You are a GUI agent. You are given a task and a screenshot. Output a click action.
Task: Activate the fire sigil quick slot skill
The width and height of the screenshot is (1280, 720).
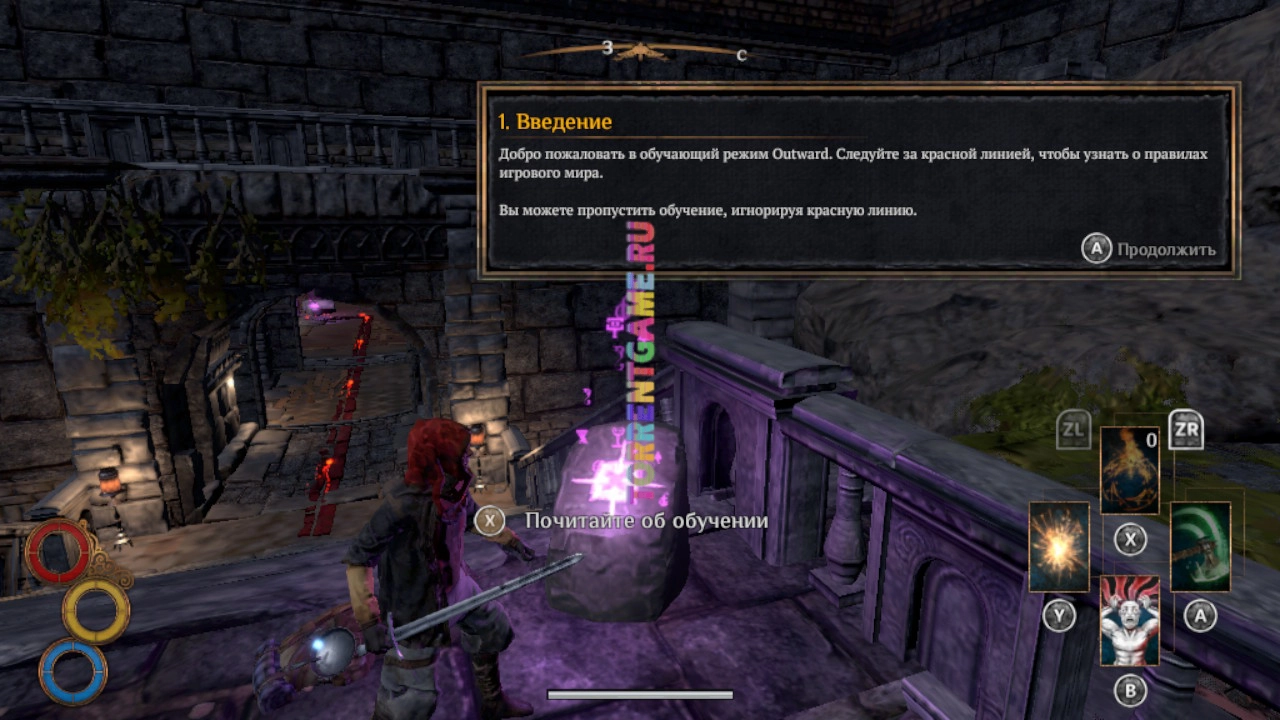tap(1130, 470)
